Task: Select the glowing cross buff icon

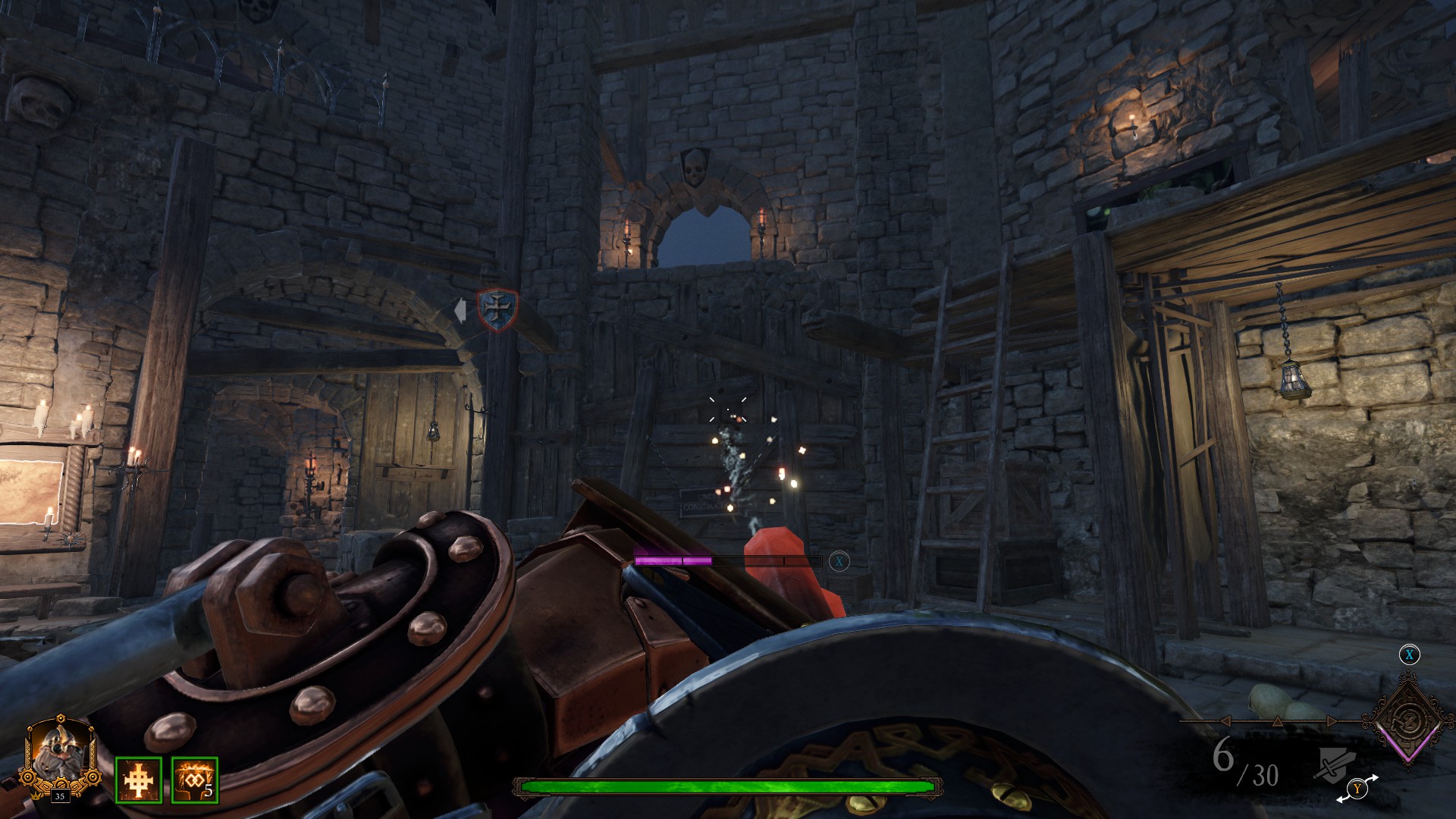Action: (x=139, y=780)
